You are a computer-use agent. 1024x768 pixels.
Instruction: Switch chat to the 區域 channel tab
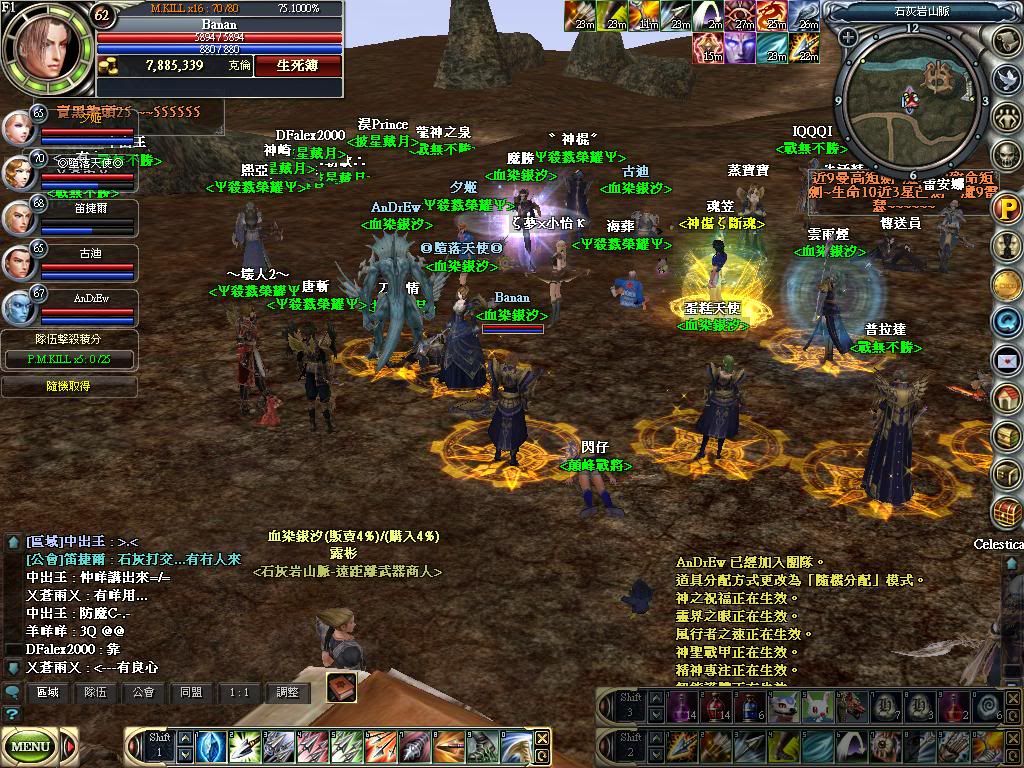tap(47, 692)
